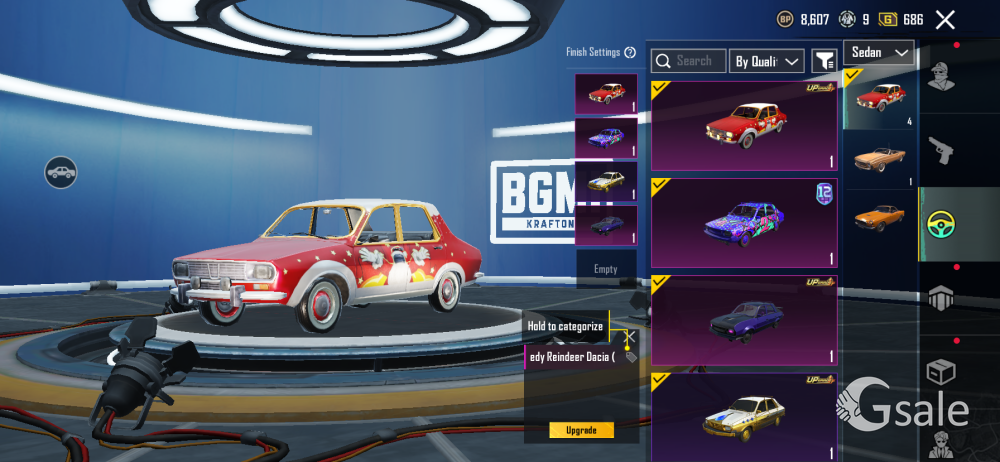Select the red reindeer Dacia in the list
Viewport: 1000px width, 462px height.
(x=744, y=126)
